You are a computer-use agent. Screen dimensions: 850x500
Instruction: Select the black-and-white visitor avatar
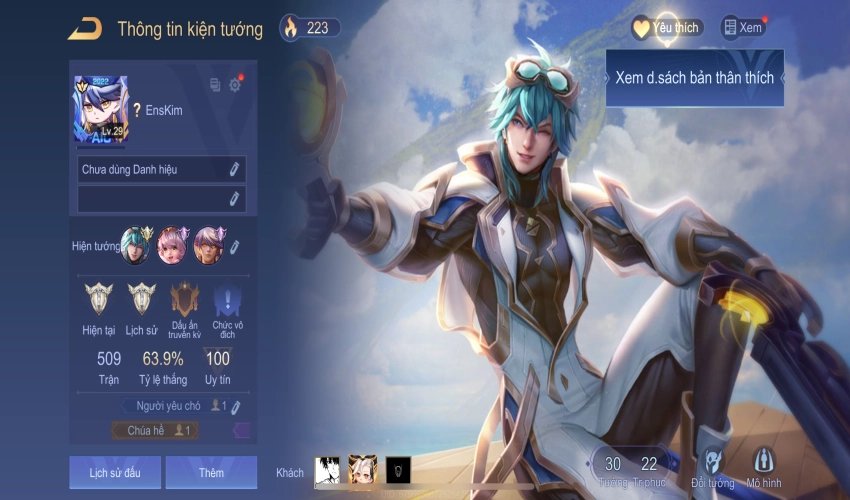[327, 471]
